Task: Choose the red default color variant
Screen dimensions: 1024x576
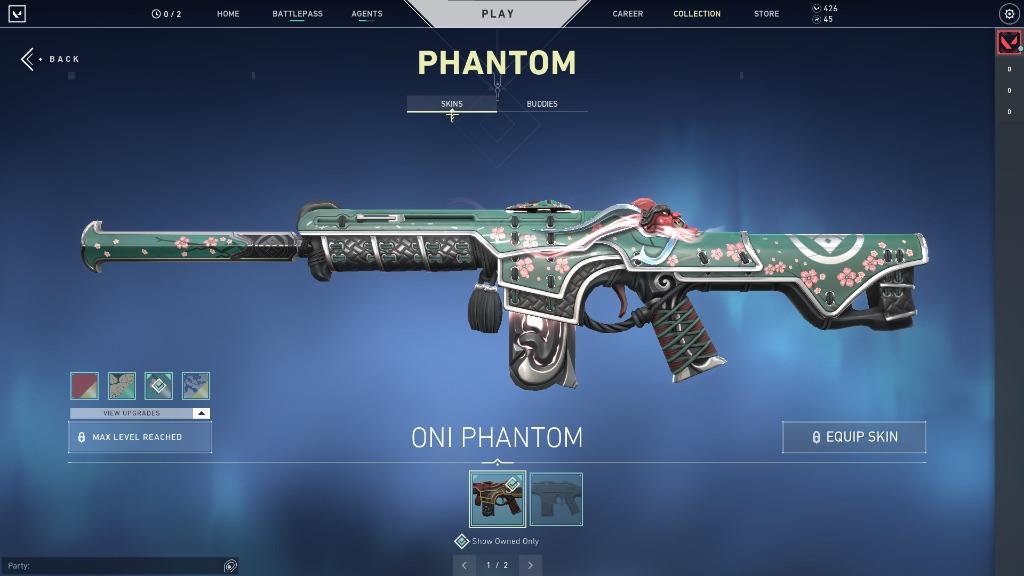Action: point(84,386)
